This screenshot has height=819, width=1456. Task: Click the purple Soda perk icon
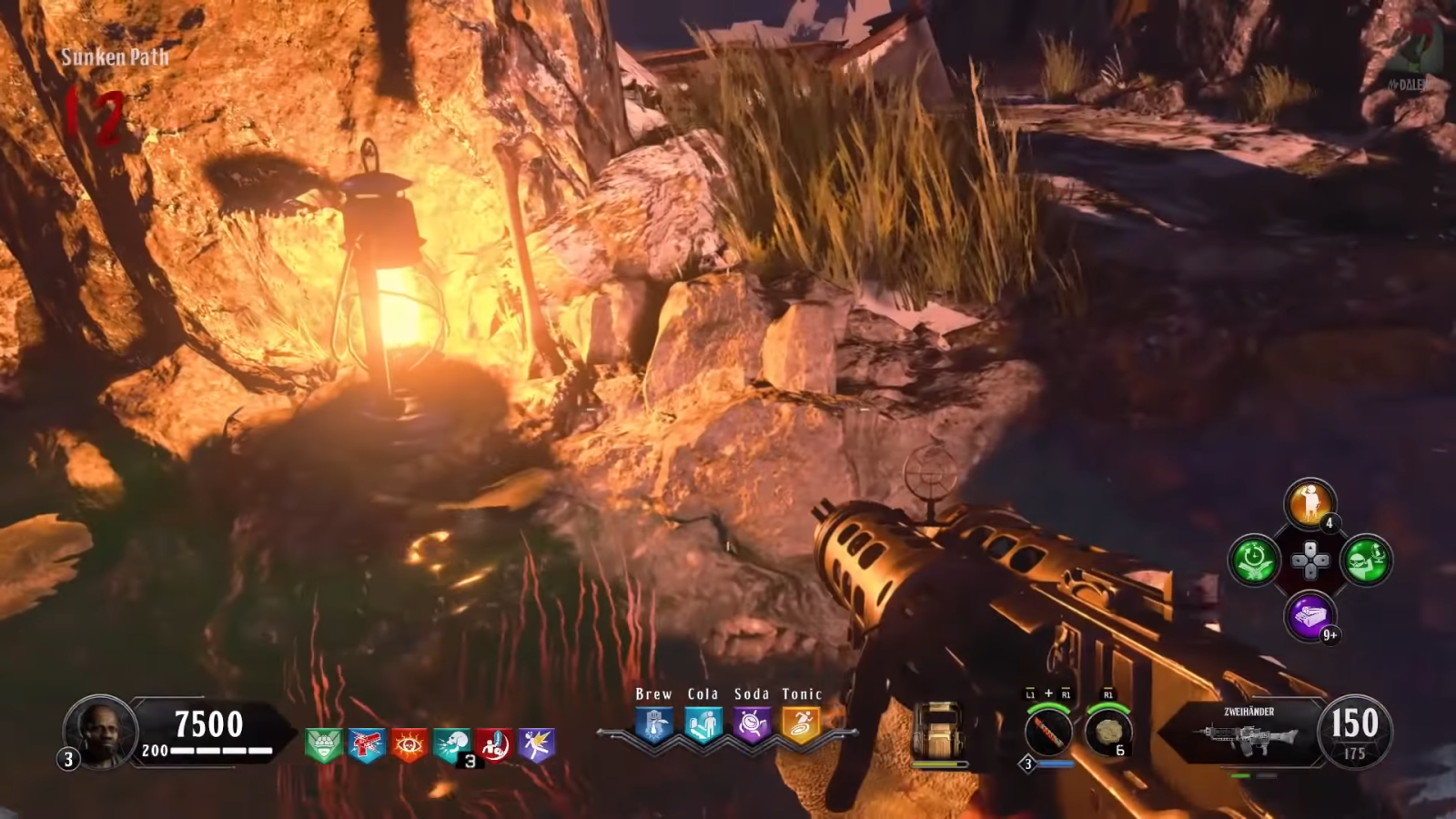(x=752, y=726)
